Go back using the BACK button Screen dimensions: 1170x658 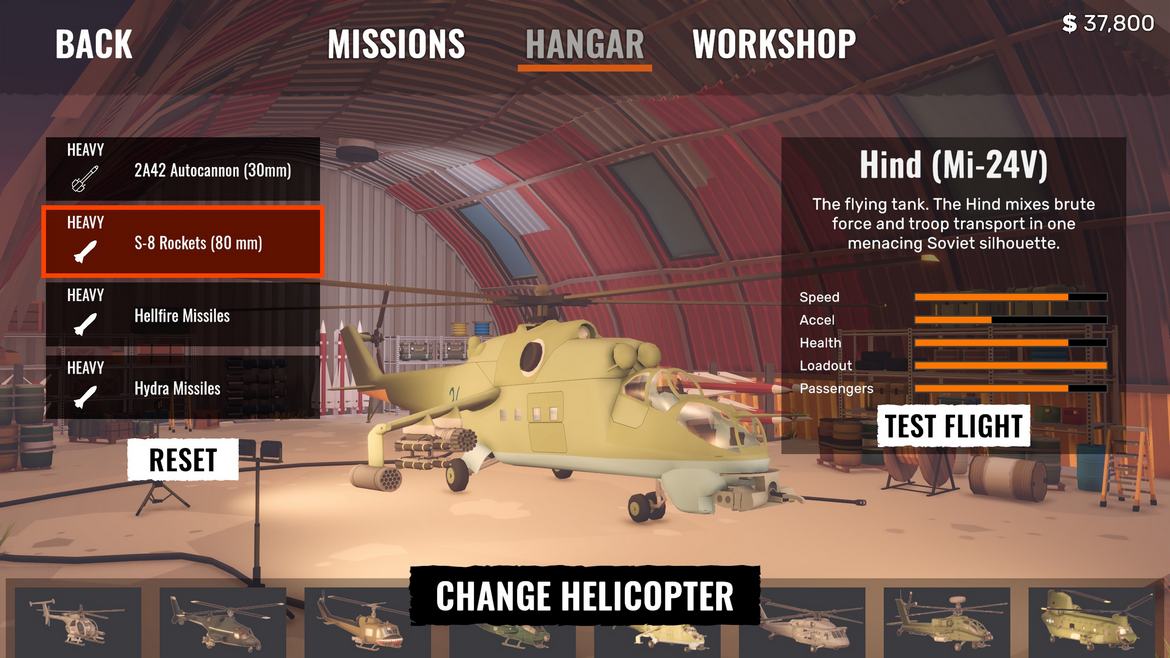[x=94, y=44]
